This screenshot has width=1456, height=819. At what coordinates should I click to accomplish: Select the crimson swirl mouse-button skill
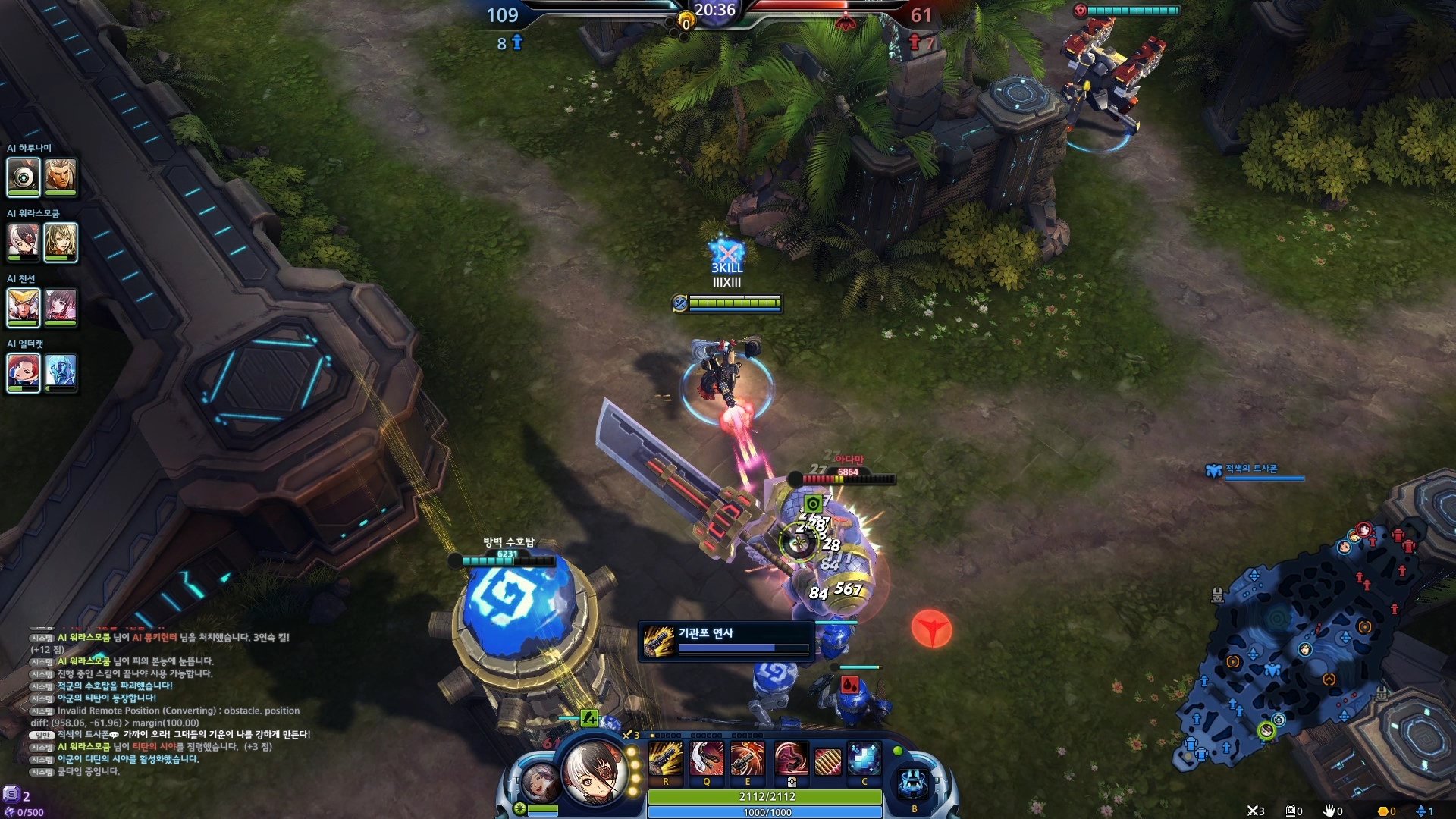[x=789, y=758]
